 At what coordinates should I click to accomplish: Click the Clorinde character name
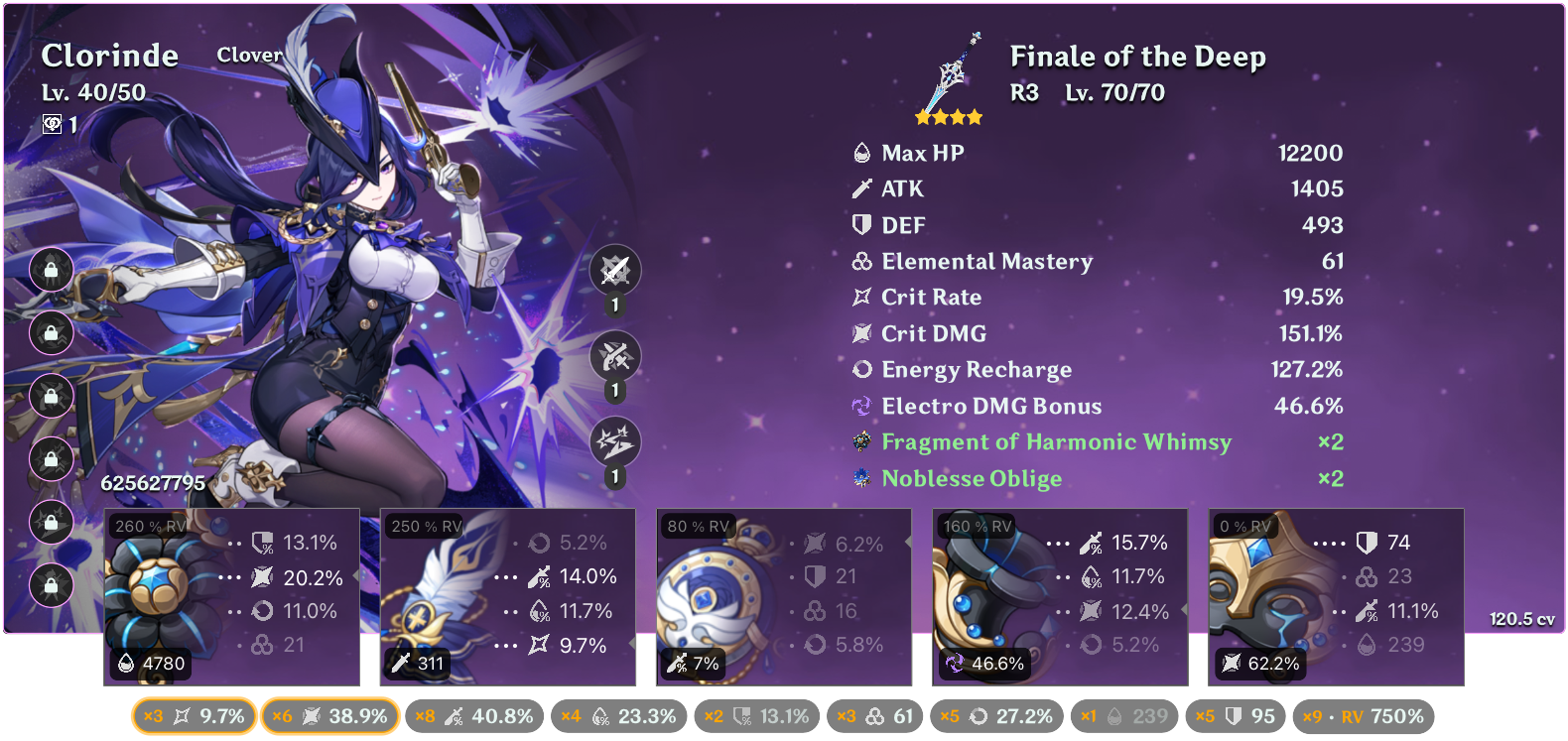(x=109, y=57)
